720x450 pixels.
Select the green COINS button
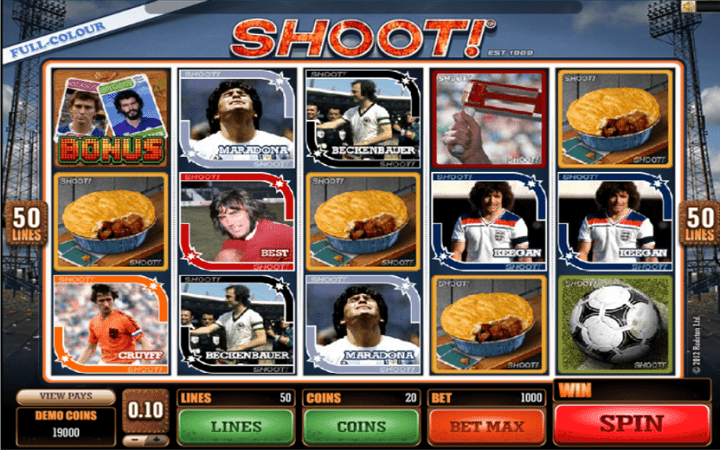pyautogui.click(x=360, y=425)
